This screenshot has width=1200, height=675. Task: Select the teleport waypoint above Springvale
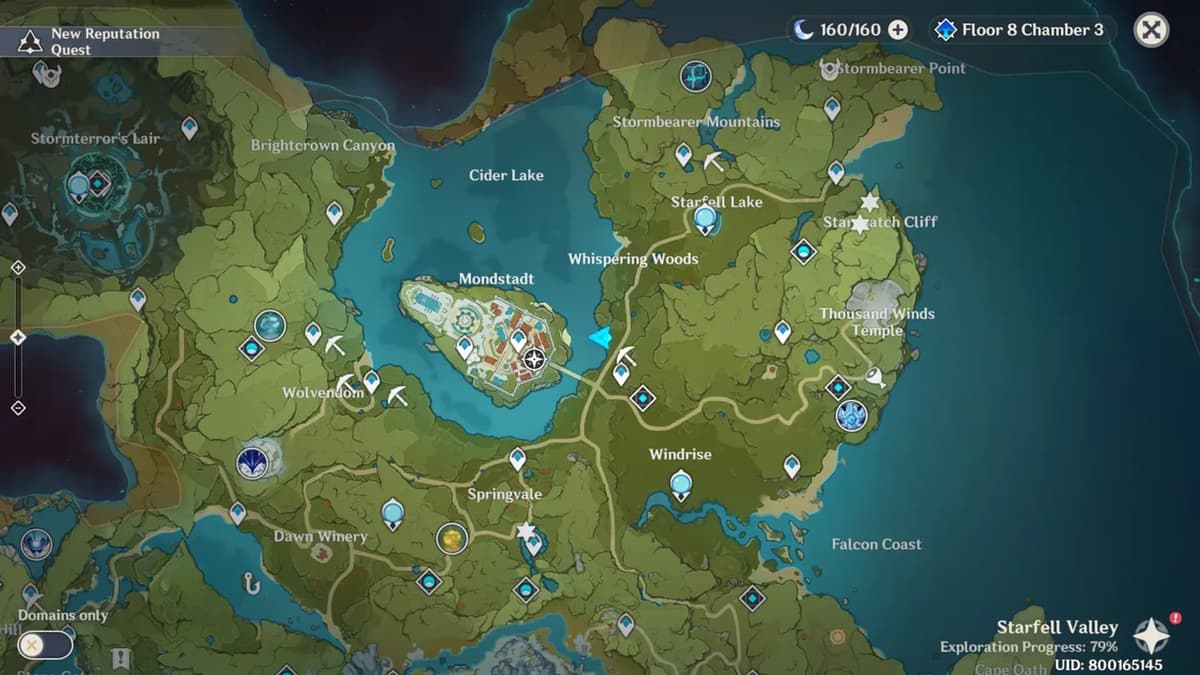(x=517, y=458)
